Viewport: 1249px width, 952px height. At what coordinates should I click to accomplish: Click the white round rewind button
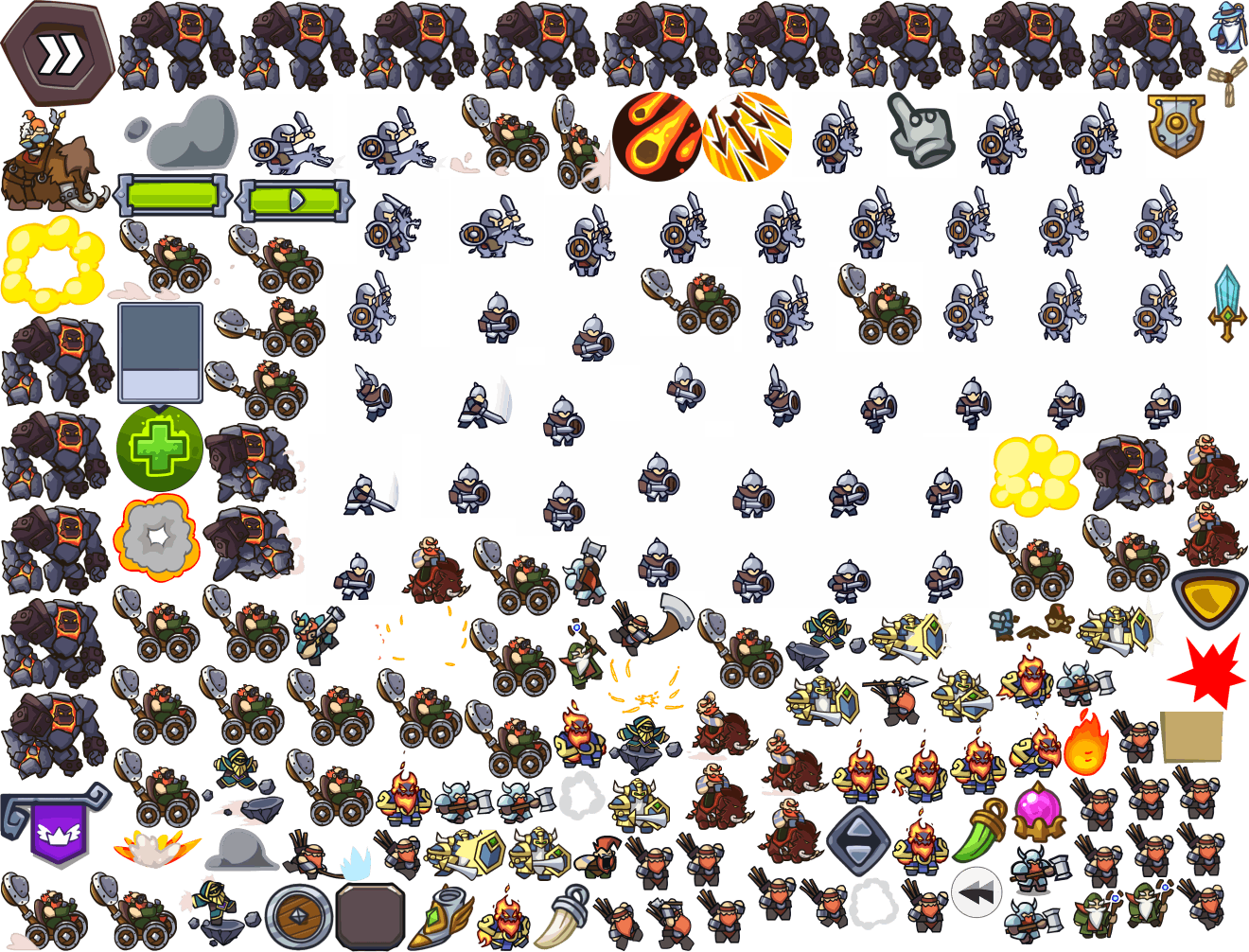(x=976, y=892)
